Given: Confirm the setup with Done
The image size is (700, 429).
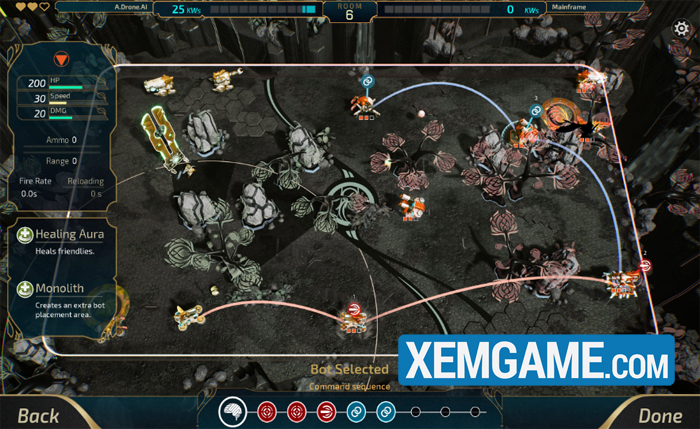Looking at the screenshot, I should pyautogui.click(x=659, y=415).
